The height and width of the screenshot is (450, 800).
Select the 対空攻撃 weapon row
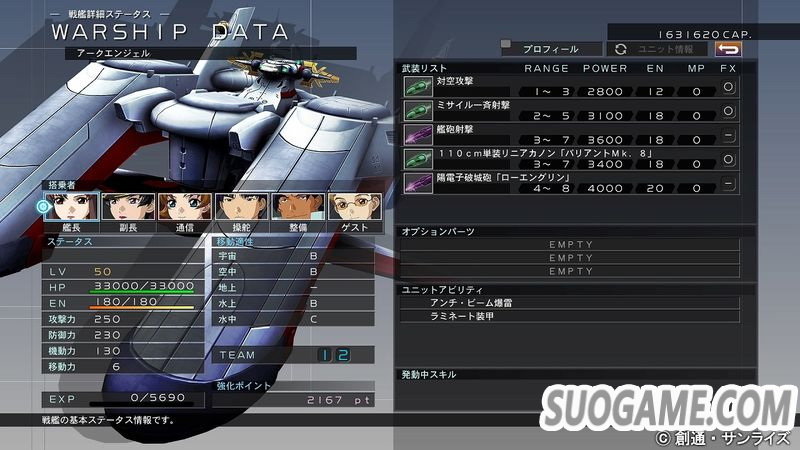pos(570,86)
